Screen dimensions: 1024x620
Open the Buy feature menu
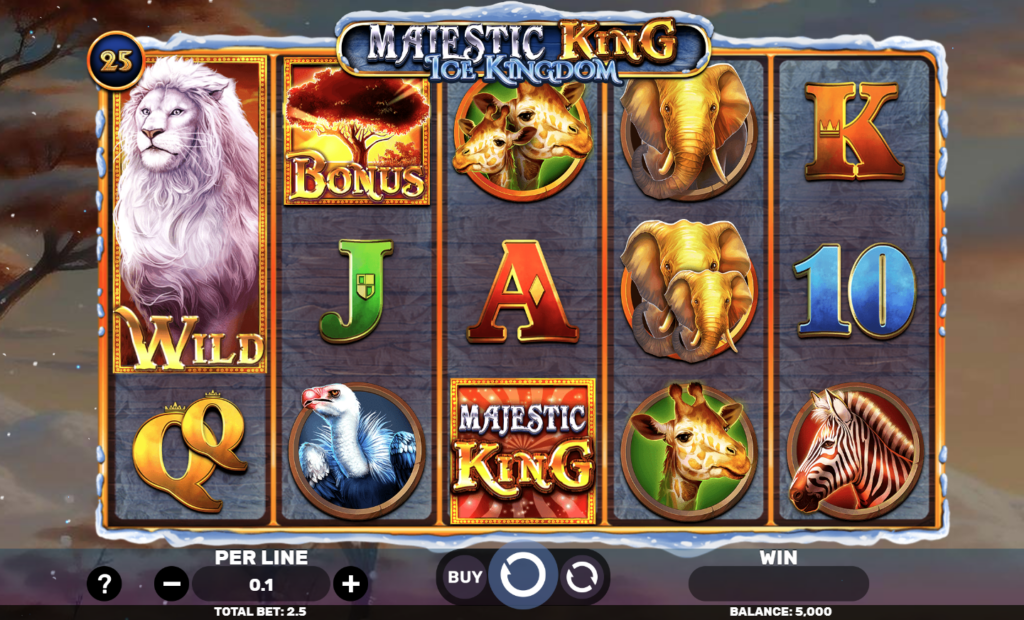pos(464,577)
